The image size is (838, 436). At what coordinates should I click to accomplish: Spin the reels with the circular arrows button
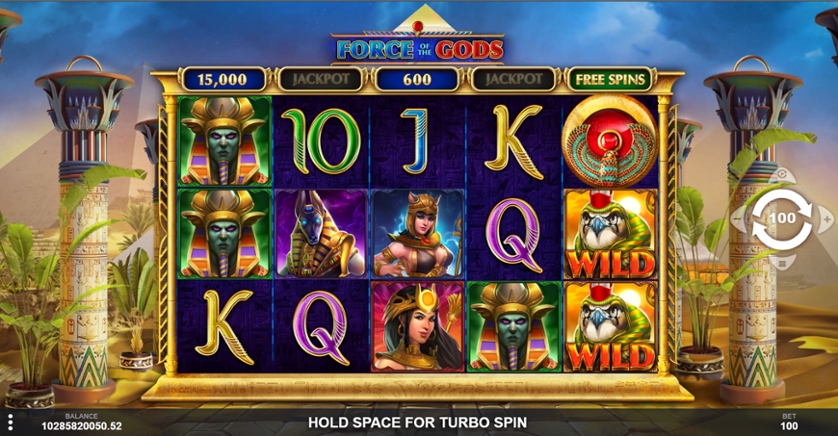(780, 218)
